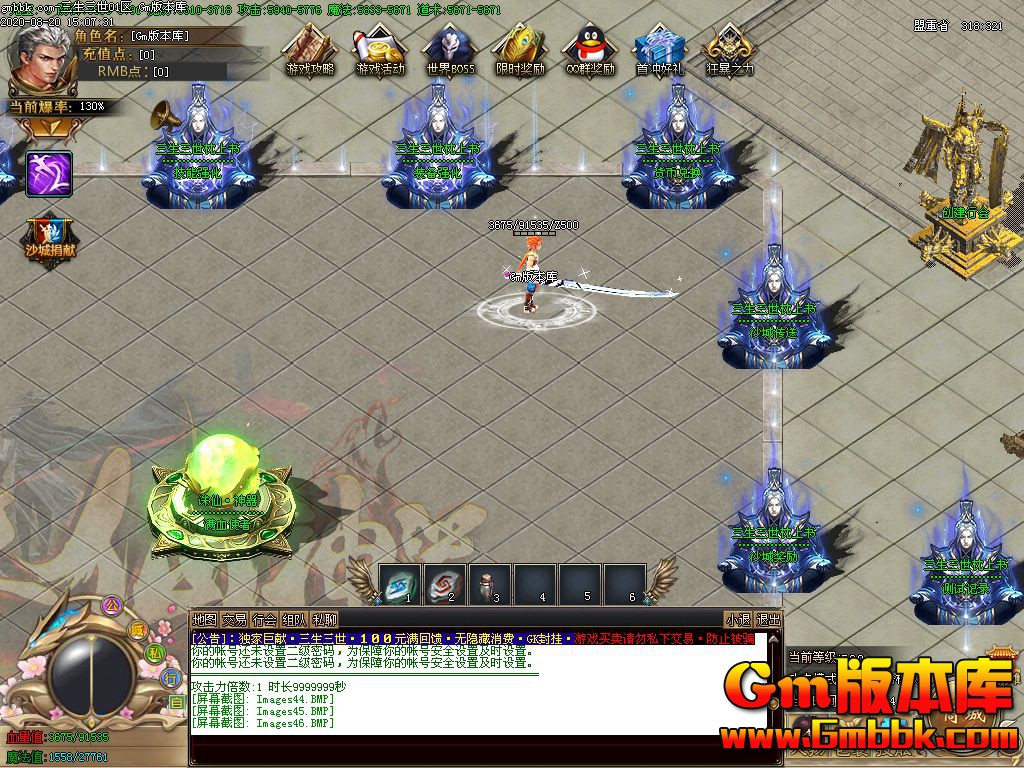
Task: Open the 游戏活动 game events icon
Action: click(379, 50)
